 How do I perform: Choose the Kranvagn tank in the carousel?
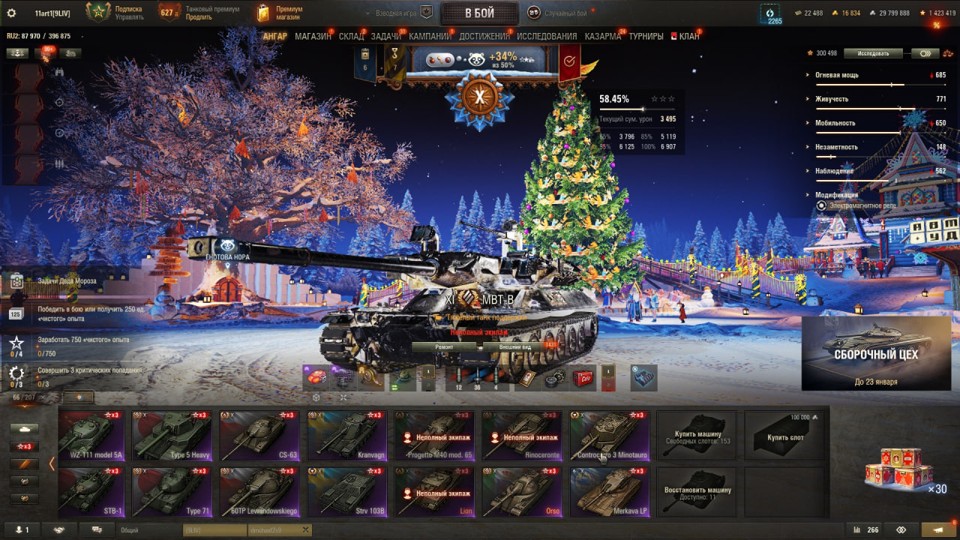pos(347,435)
